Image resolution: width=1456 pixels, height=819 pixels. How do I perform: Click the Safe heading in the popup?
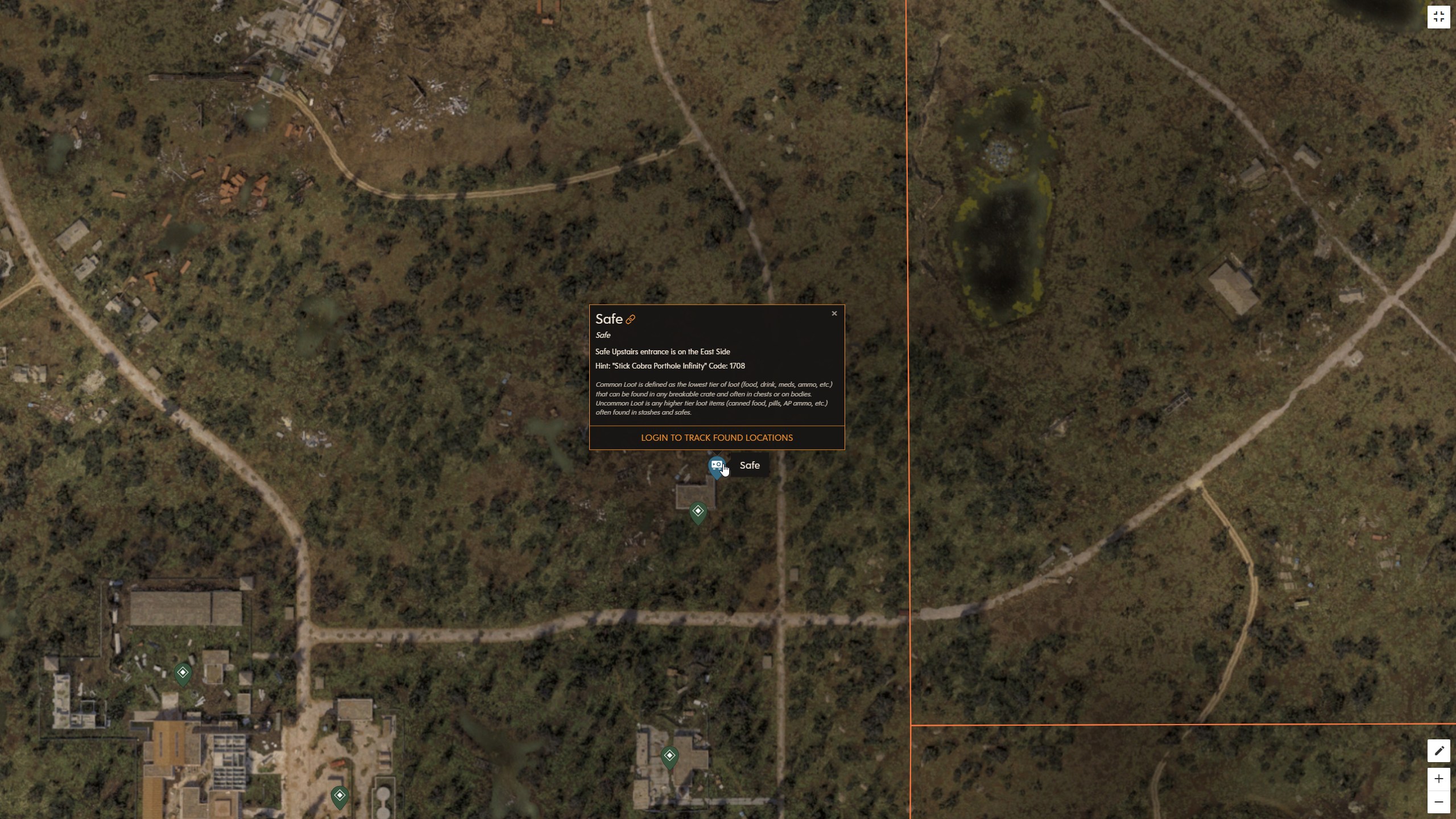609,319
